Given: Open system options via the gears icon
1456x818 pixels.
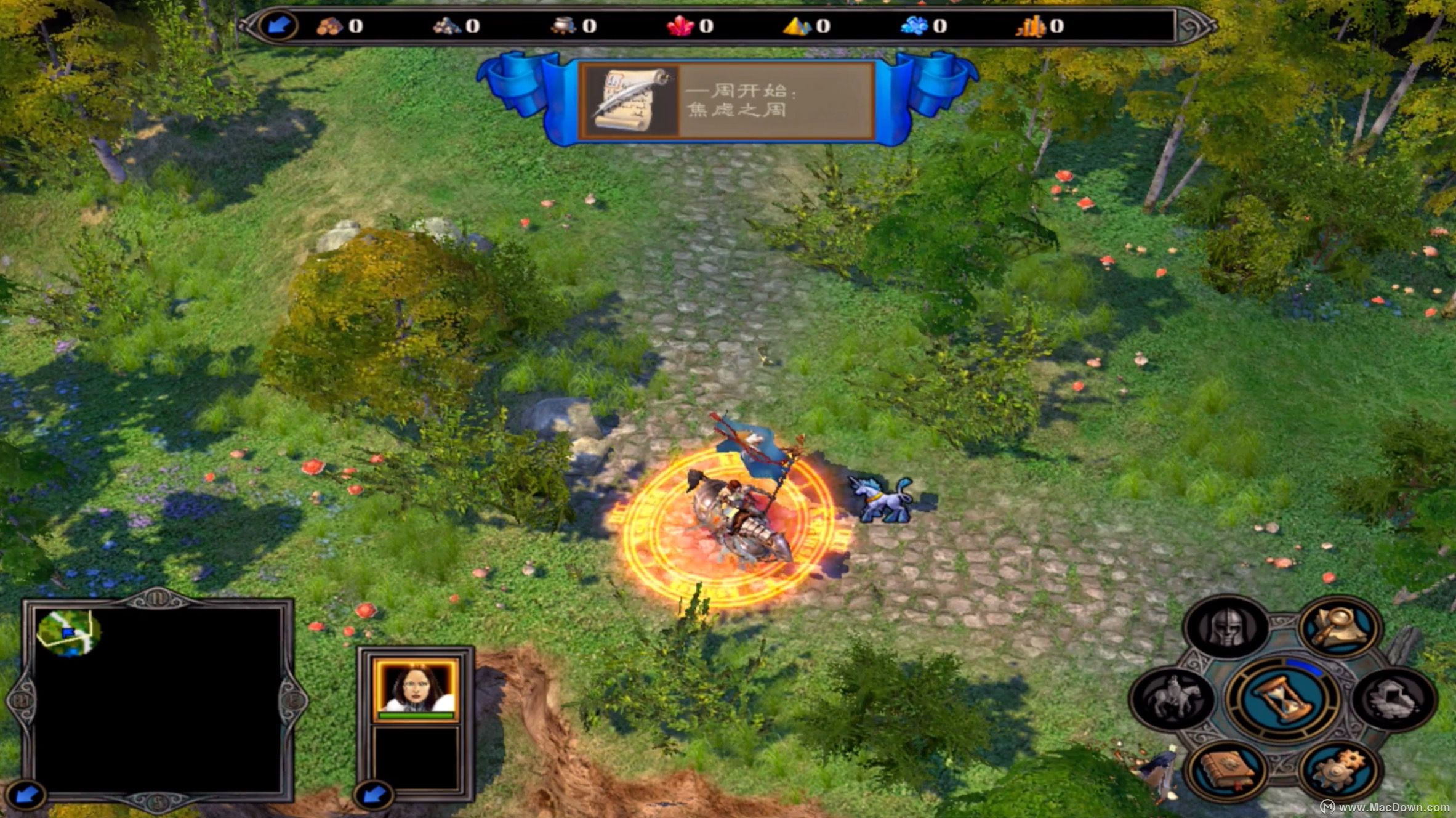Looking at the screenshot, I should click(x=1340, y=769).
